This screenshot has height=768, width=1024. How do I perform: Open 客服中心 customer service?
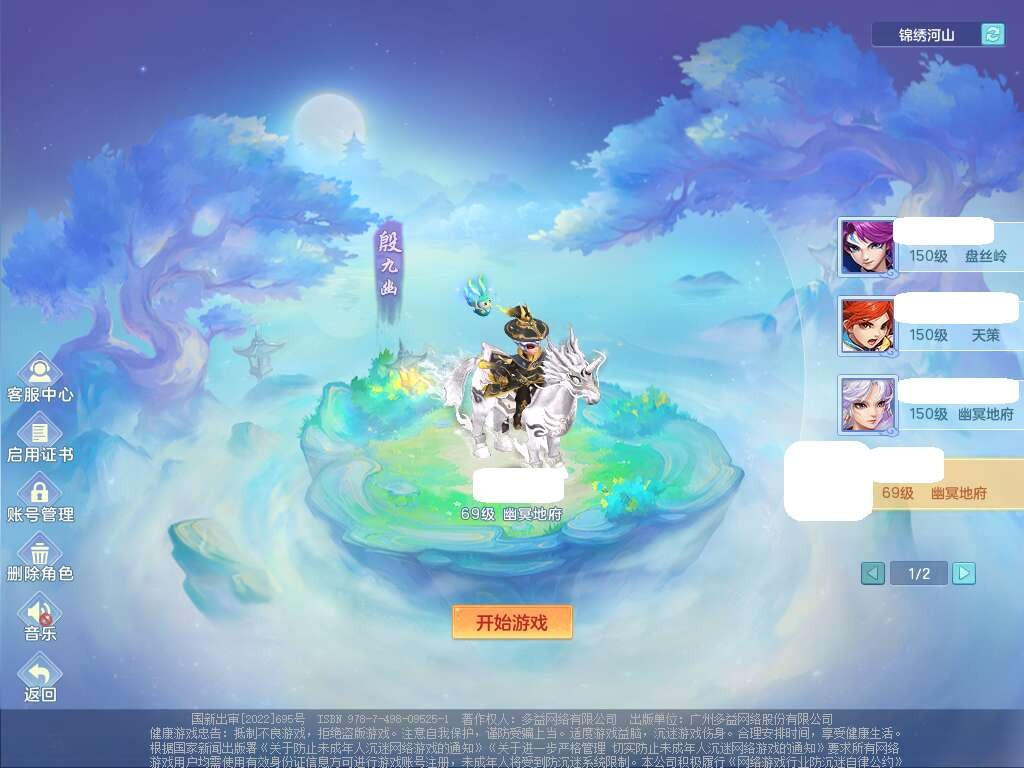pos(40,375)
